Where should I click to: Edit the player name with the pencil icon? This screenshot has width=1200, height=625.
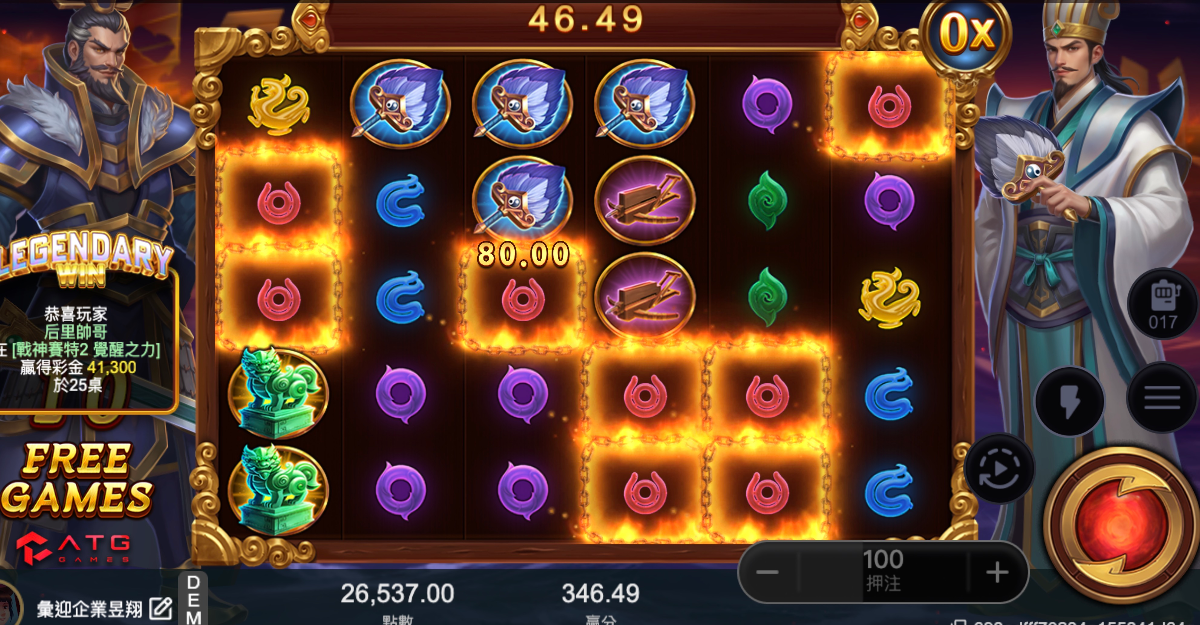160,607
